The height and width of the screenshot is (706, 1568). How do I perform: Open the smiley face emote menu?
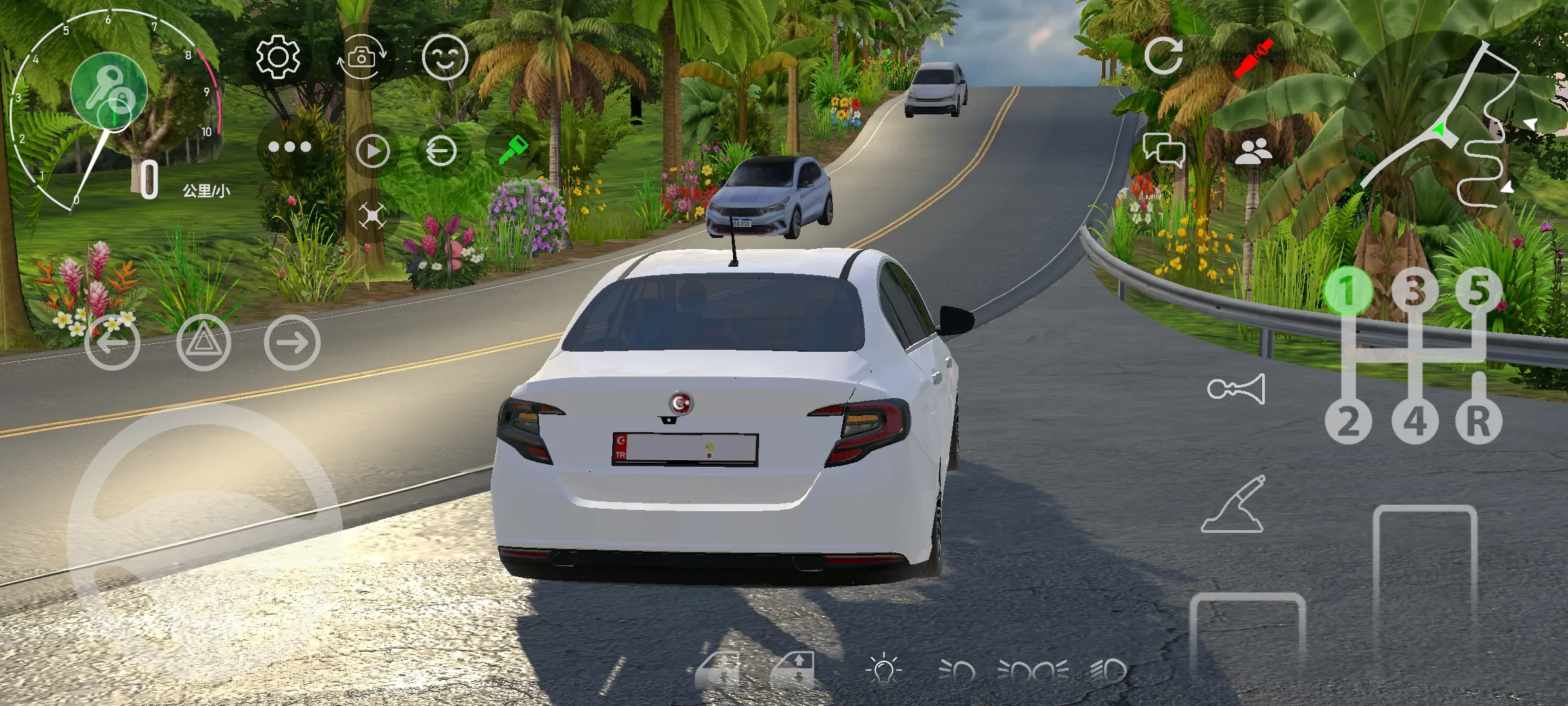pyautogui.click(x=445, y=58)
